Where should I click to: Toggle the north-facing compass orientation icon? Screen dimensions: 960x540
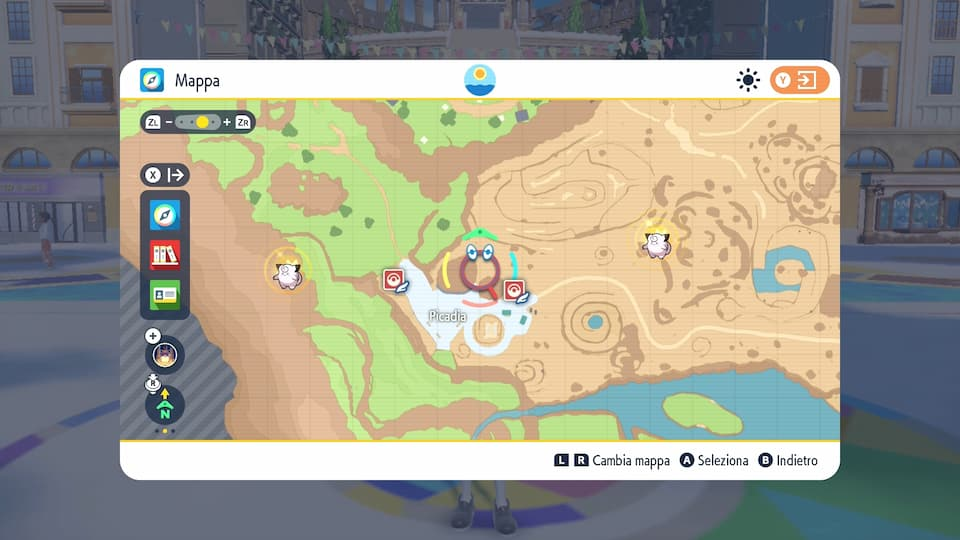pos(165,405)
